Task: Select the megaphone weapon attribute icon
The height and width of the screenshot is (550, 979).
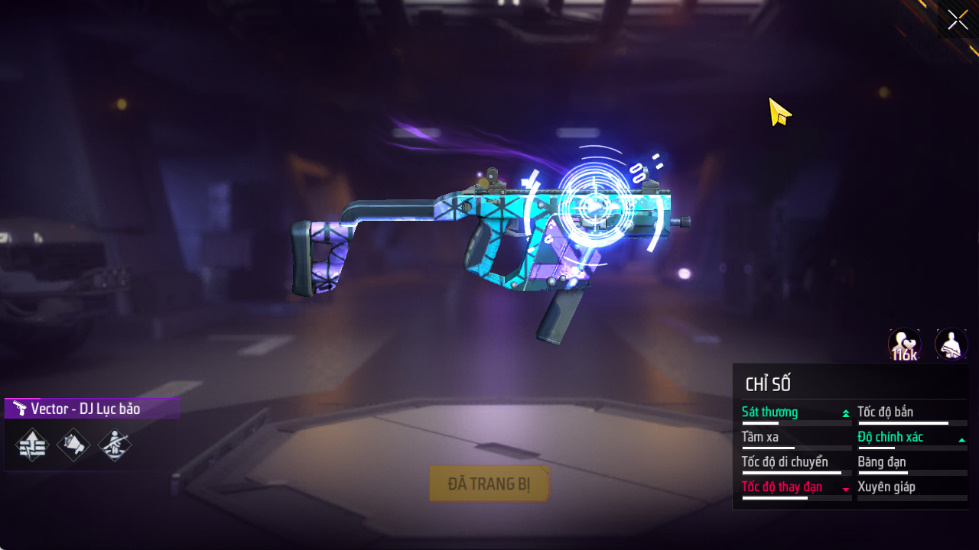Action: coord(73,445)
